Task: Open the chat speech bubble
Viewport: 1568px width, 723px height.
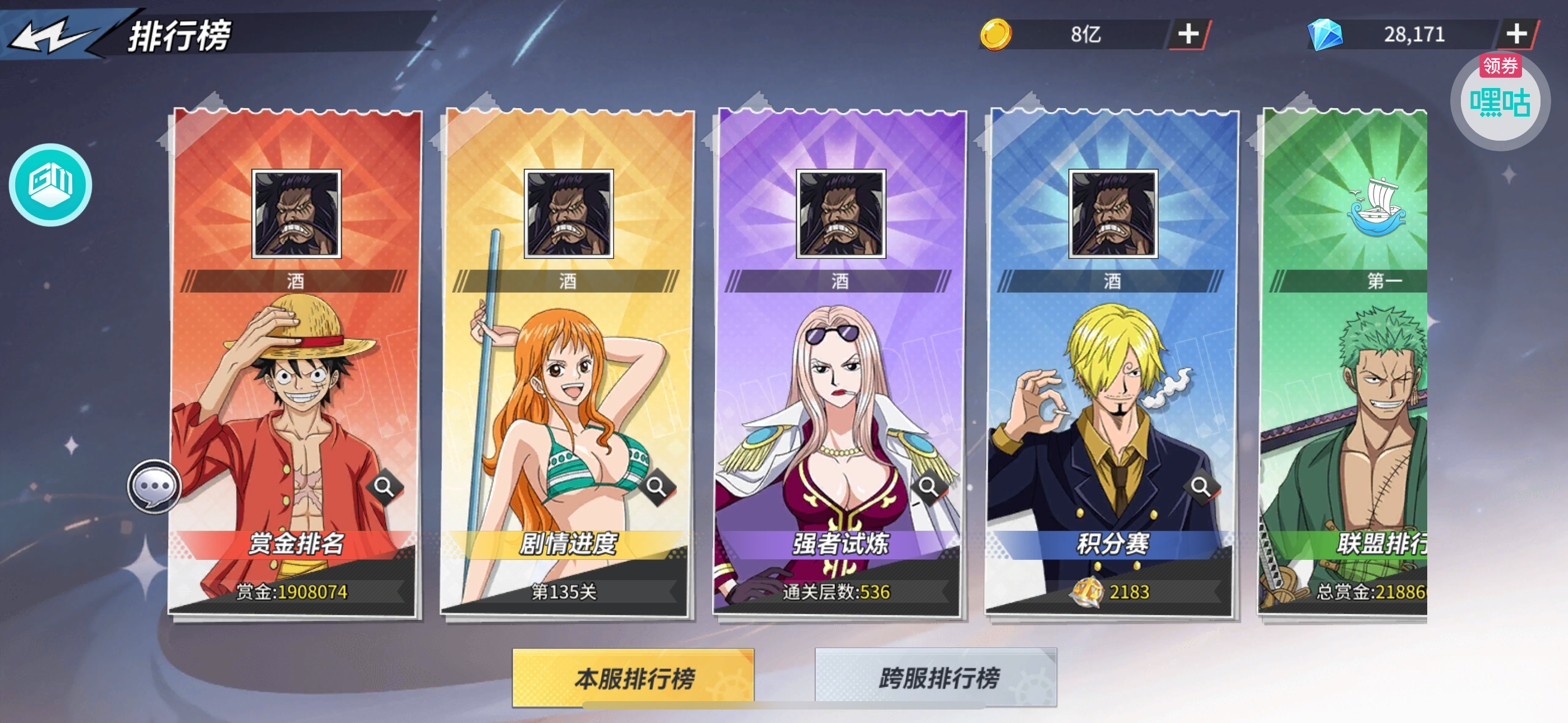Action: [155, 486]
